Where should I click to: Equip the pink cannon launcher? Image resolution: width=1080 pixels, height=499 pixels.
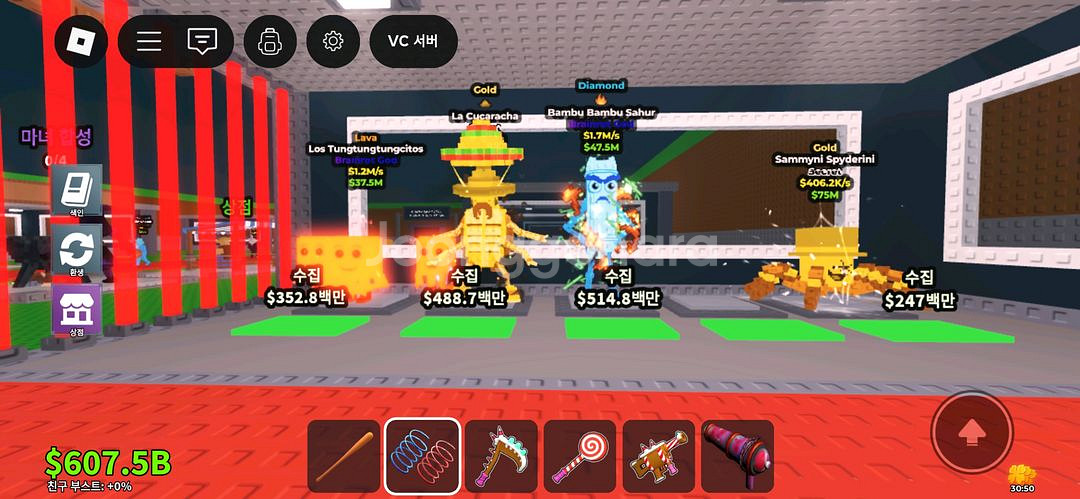[x=738, y=456]
